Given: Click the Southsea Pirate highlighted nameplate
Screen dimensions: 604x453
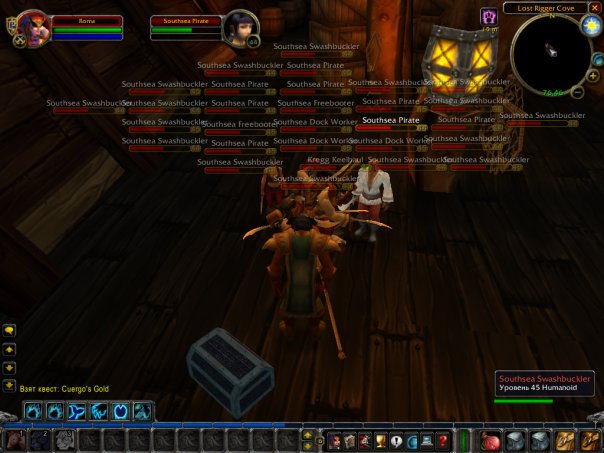Looking at the screenshot, I should [x=391, y=122].
